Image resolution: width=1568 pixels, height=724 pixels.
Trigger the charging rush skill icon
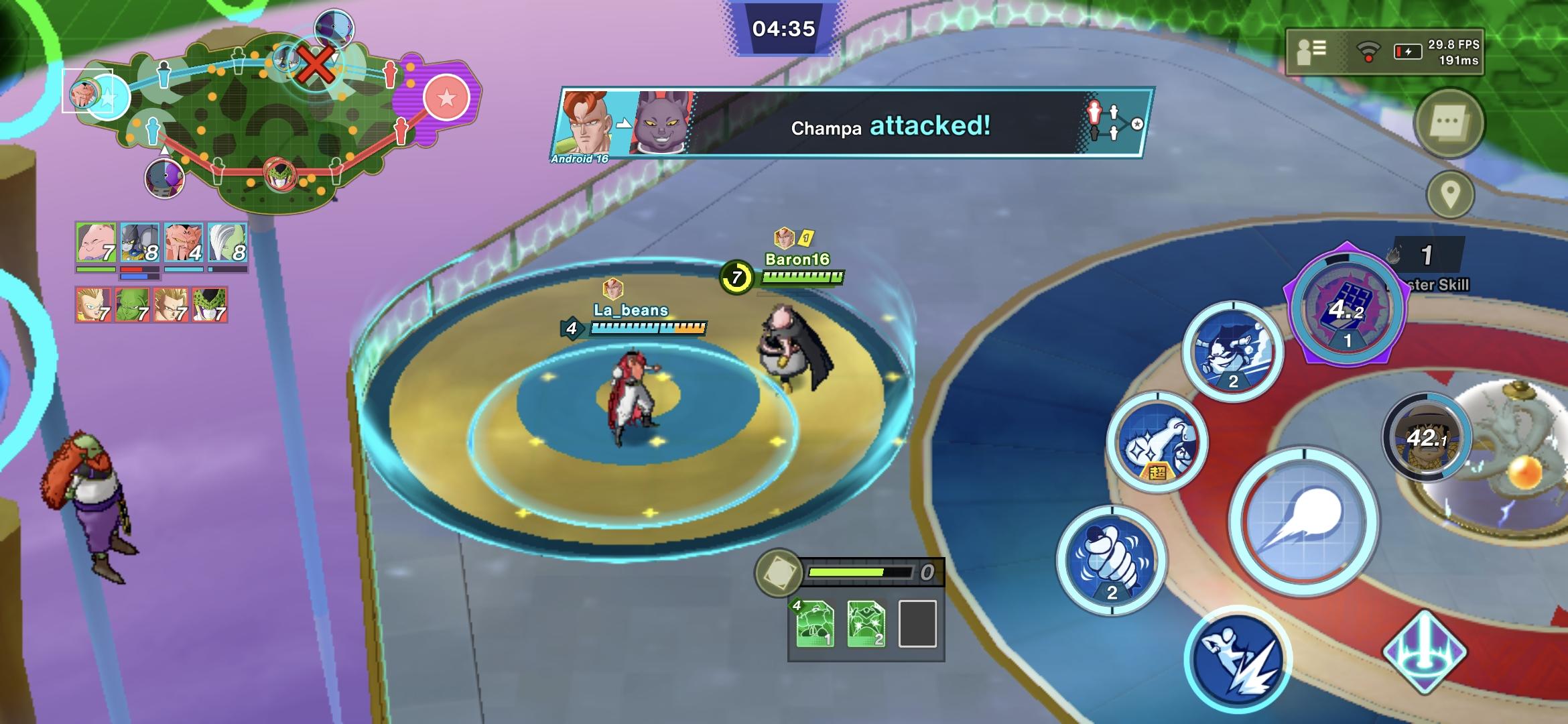(x=1232, y=351)
